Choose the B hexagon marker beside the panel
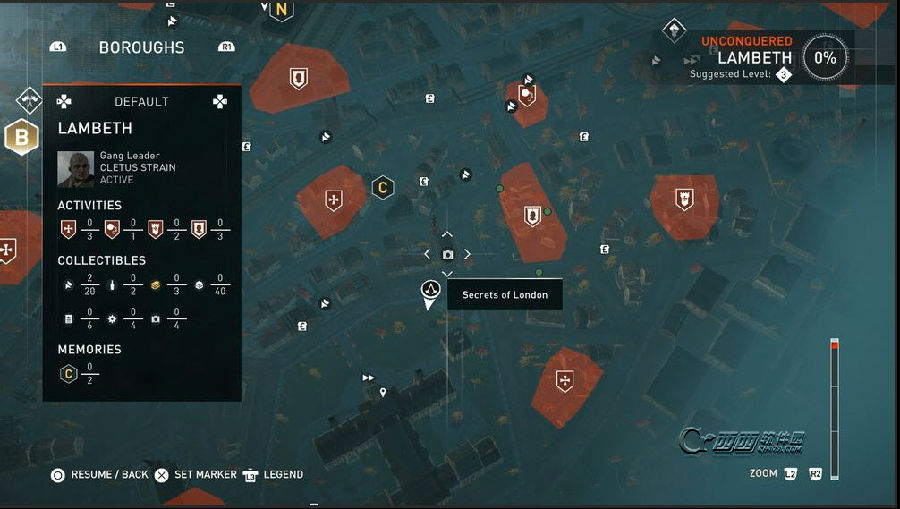 point(18,137)
